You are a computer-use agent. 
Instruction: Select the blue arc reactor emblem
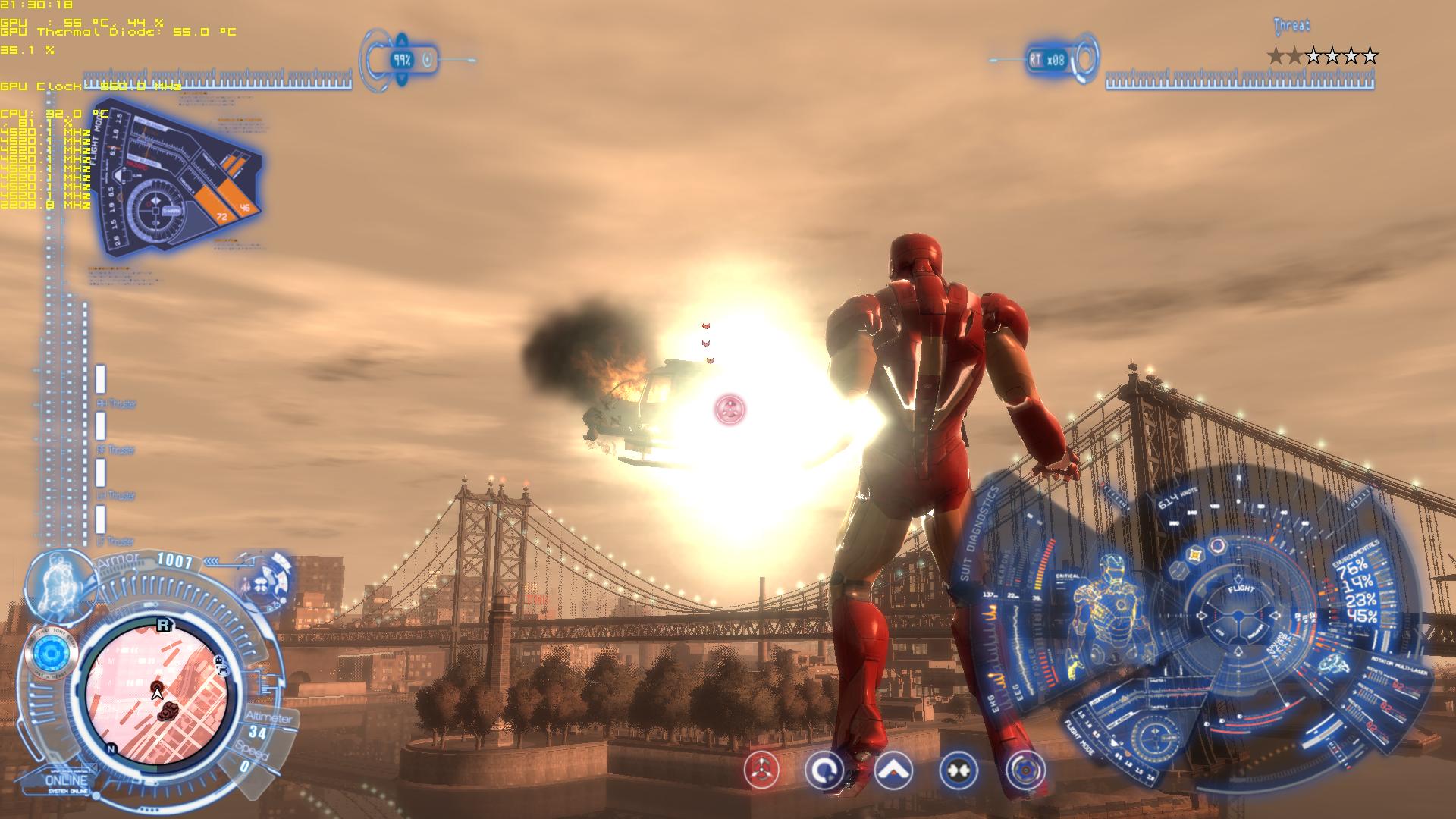click(51, 653)
